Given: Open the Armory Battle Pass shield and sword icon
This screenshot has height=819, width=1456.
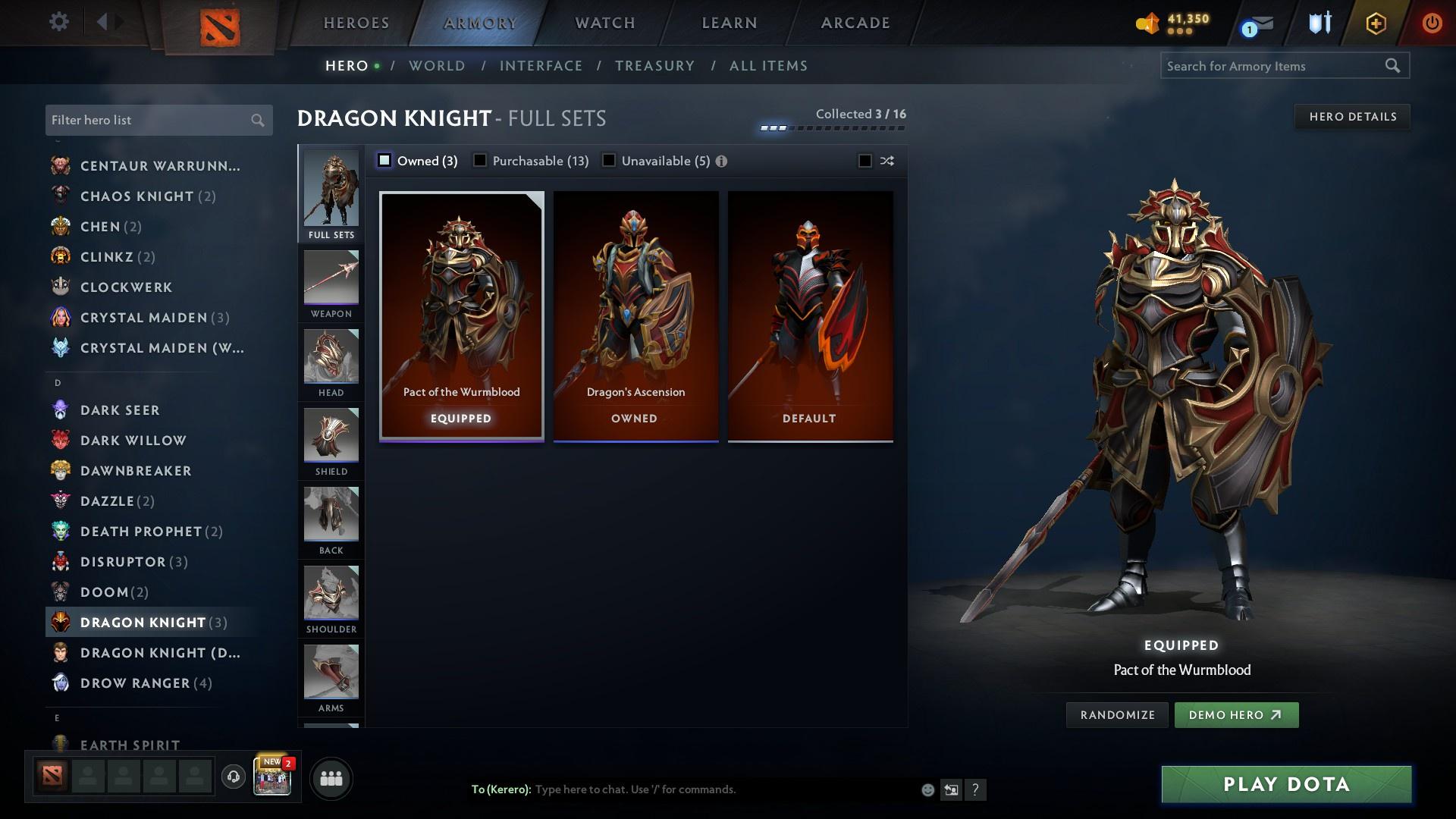Looking at the screenshot, I should (1318, 23).
